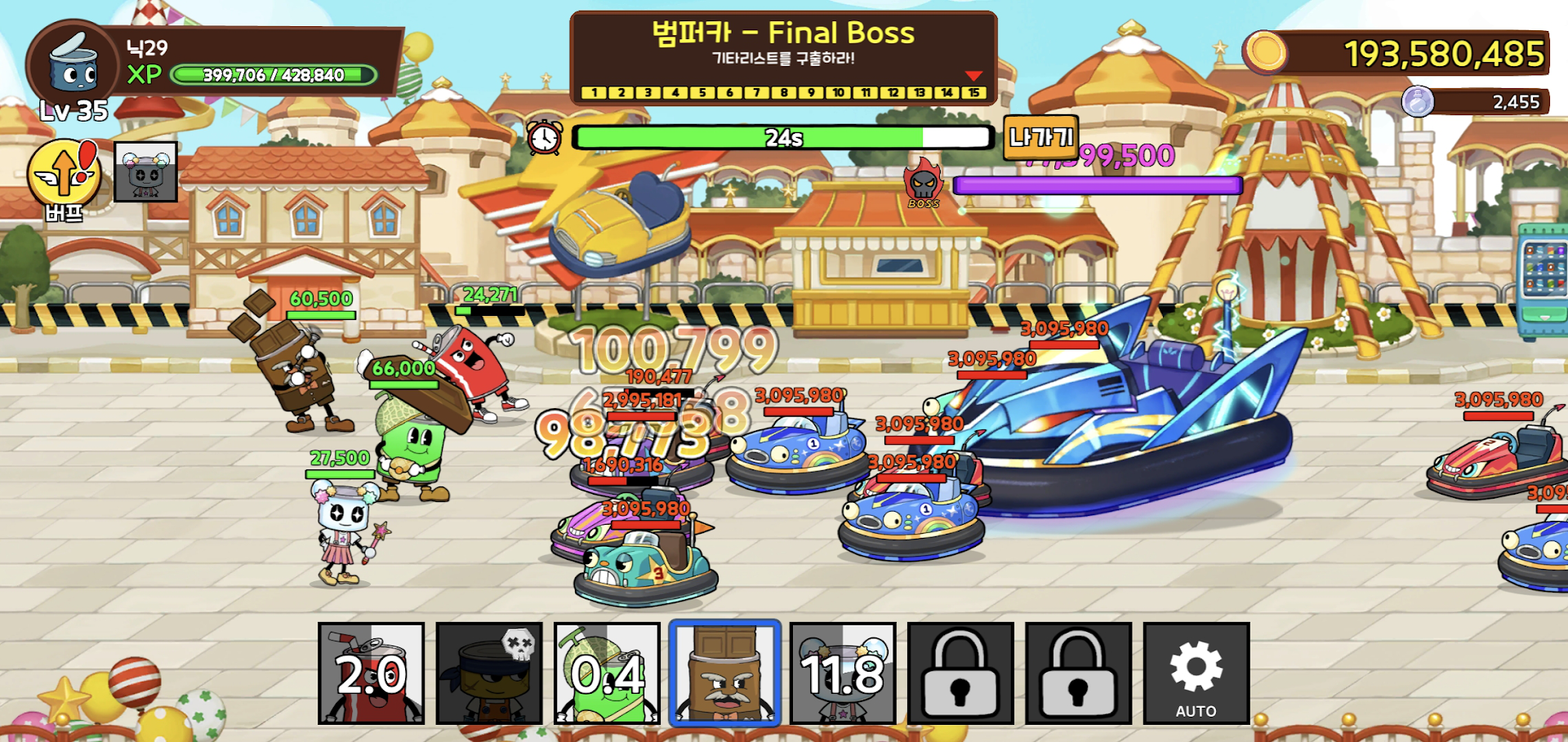This screenshot has width=1568, height=742.
Task: Tap the first locked unit slot
Action: [960, 673]
